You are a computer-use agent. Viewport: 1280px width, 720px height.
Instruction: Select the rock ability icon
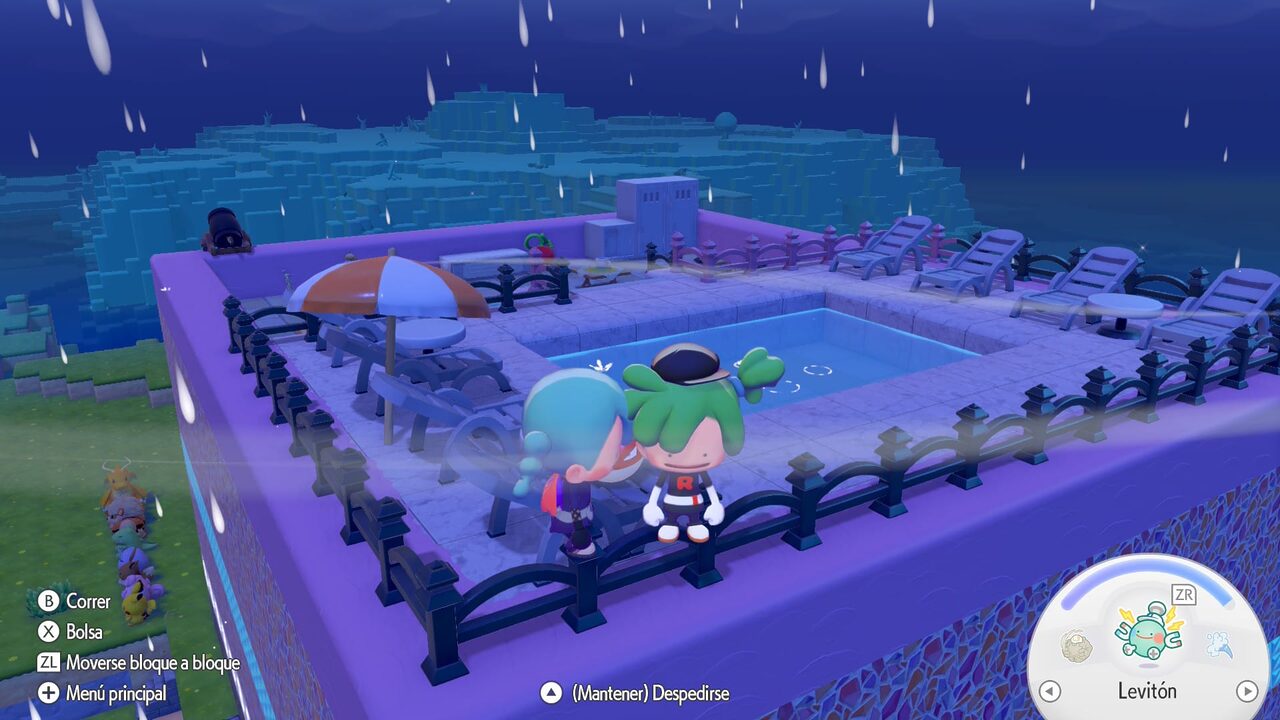point(1075,645)
